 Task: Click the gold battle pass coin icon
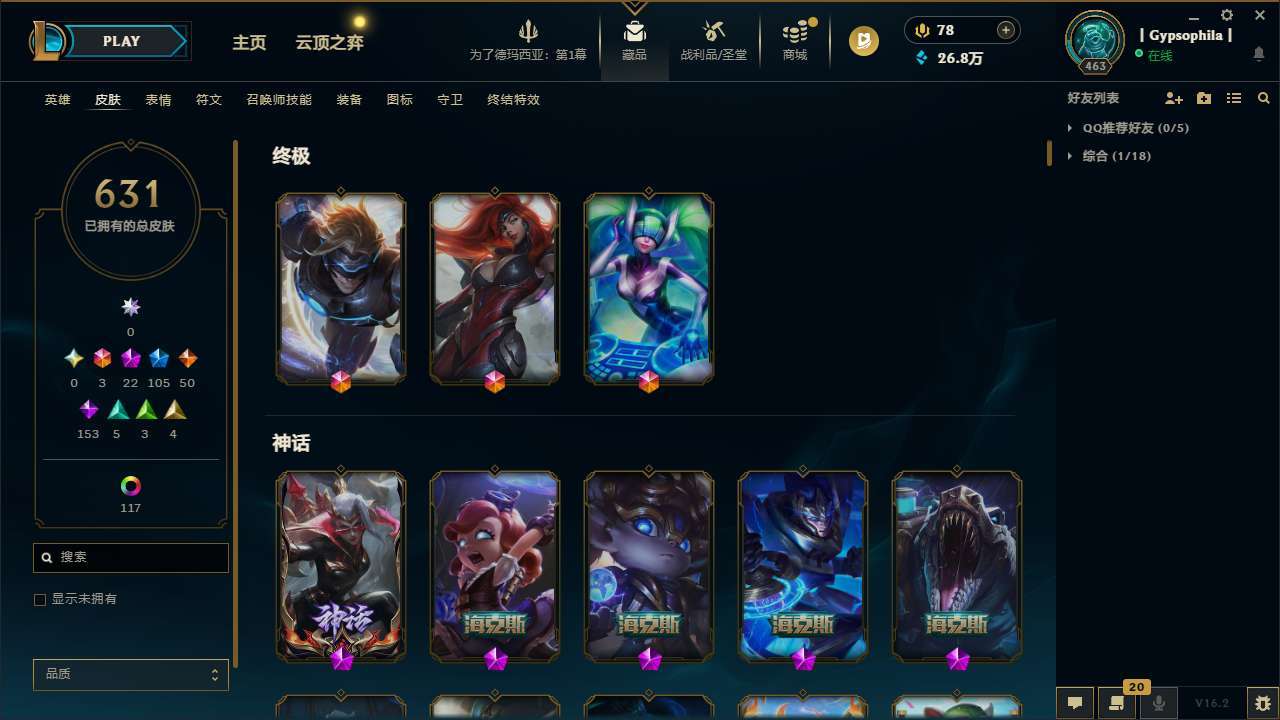pyautogui.click(x=862, y=41)
